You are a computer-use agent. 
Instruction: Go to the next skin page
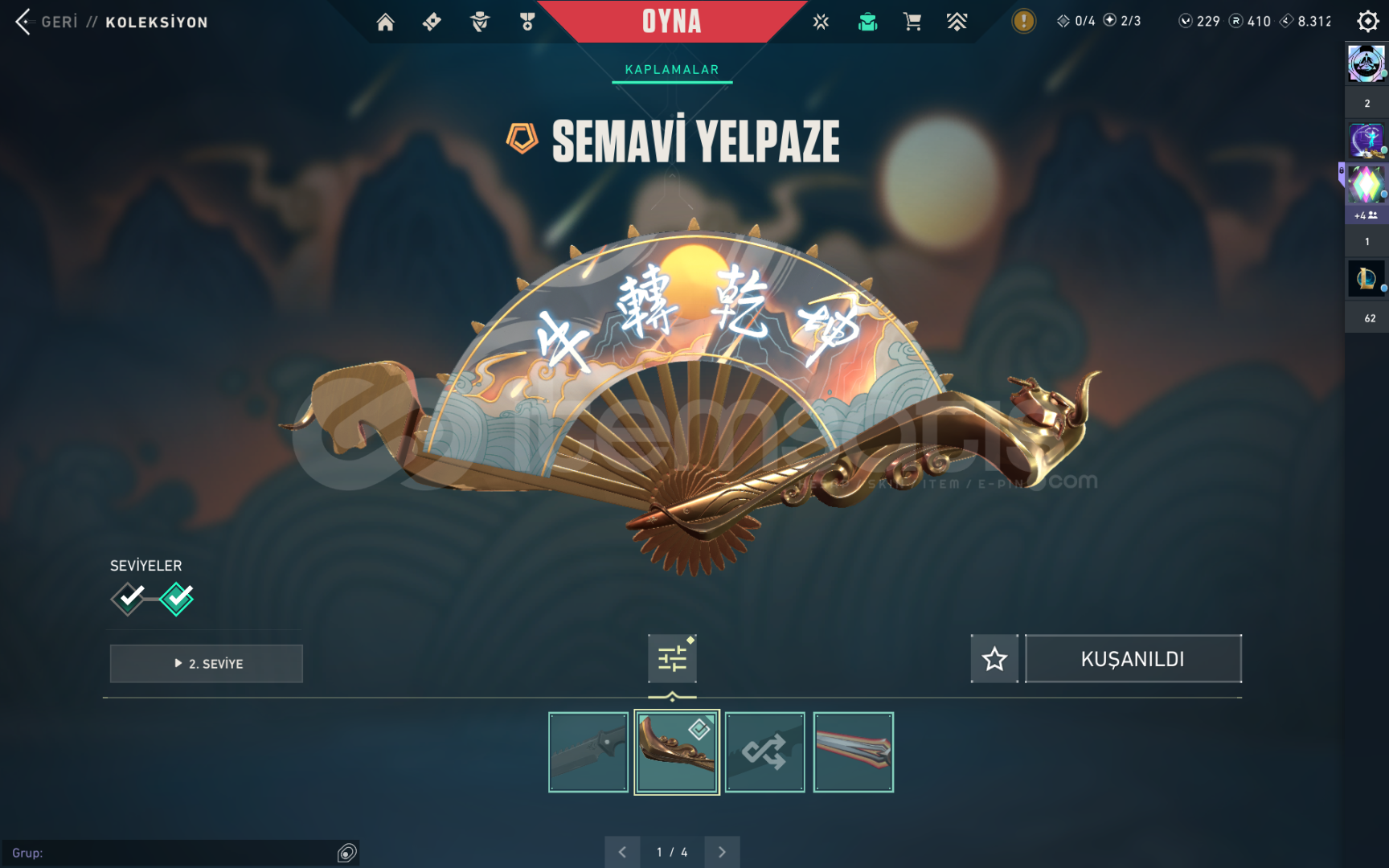[x=722, y=852]
